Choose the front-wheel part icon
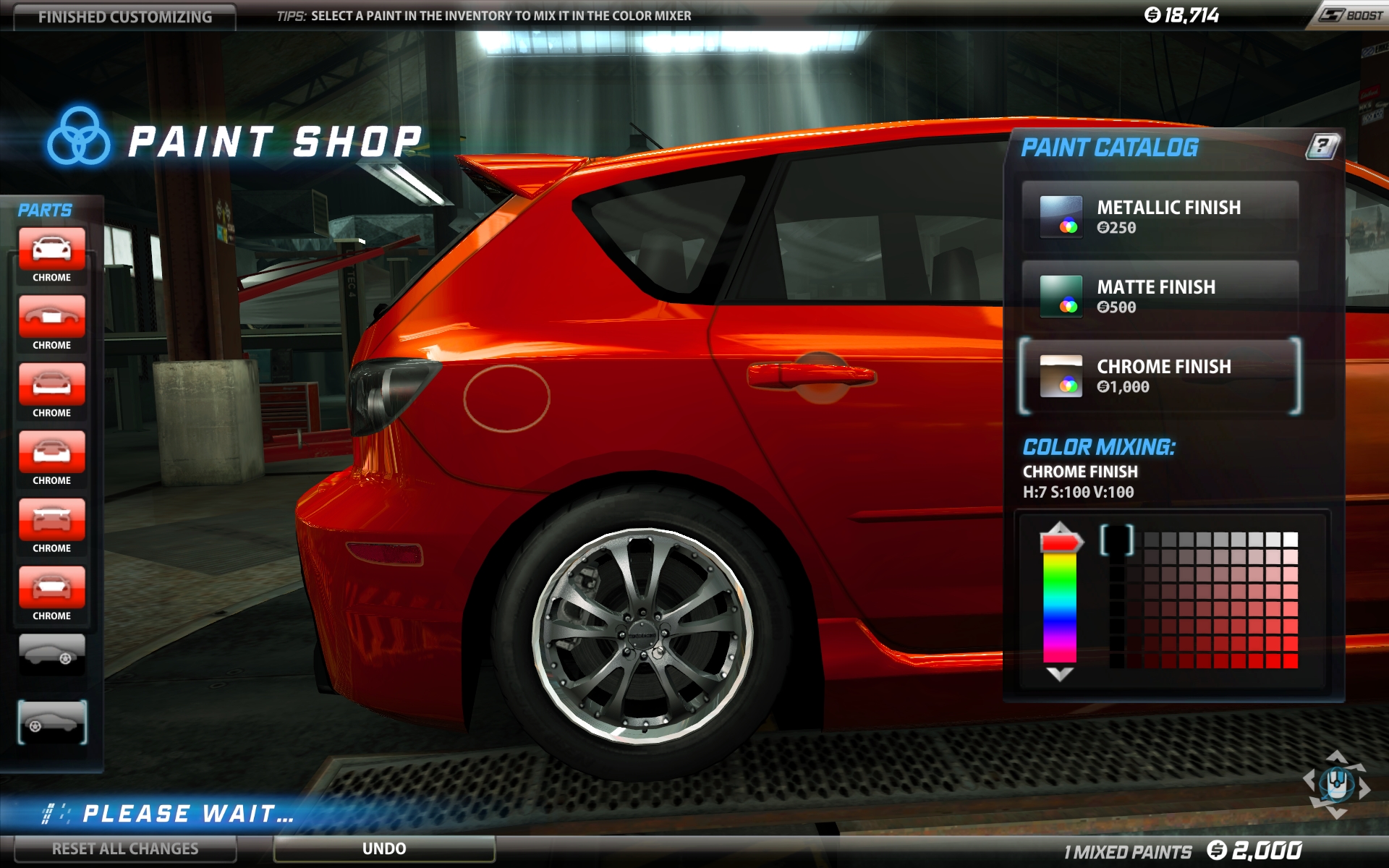The image size is (1389, 868). pos(51,722)
